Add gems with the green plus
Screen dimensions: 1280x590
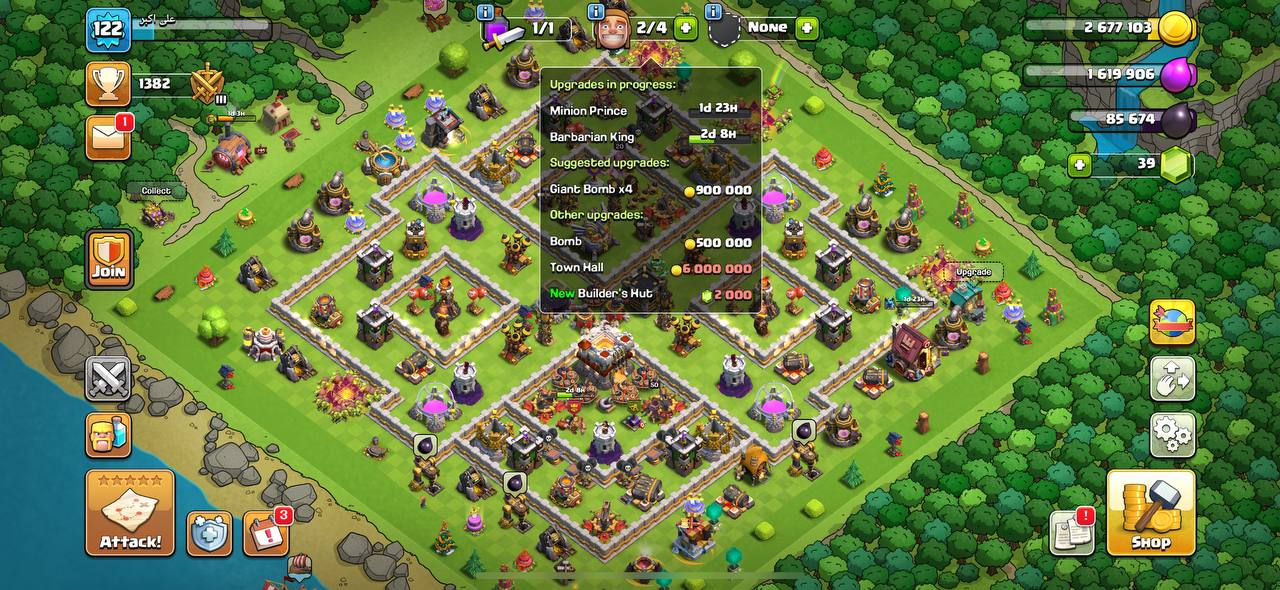point(1079,164)
